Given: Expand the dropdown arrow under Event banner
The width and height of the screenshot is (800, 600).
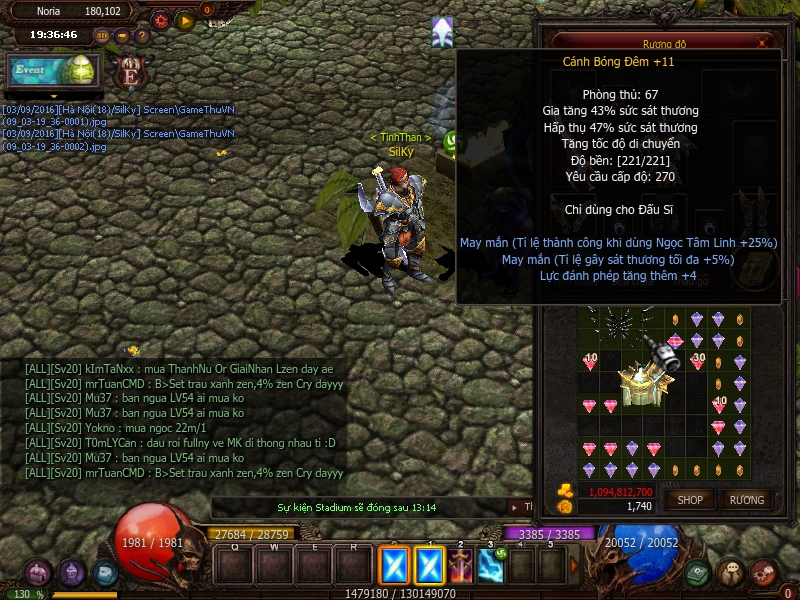Looking at the screenshot, I should (x=54, y=96).
